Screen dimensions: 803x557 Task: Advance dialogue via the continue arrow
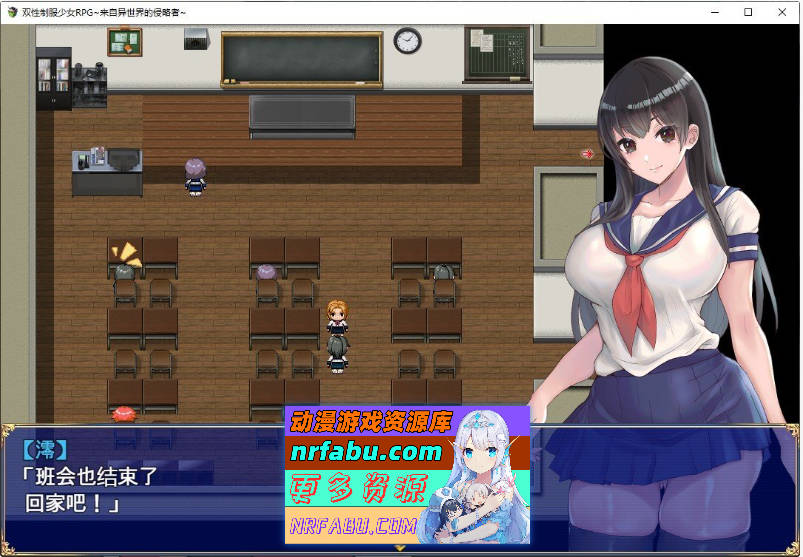point(400,548)
